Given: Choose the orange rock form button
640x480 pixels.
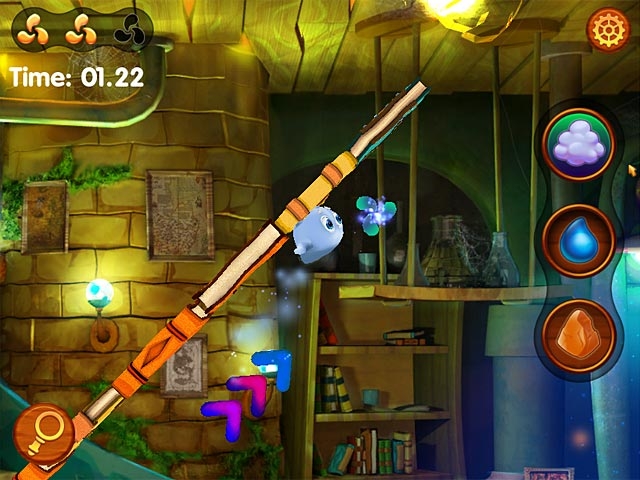Looking at the screenshot, I should click(x=579, y=335).
